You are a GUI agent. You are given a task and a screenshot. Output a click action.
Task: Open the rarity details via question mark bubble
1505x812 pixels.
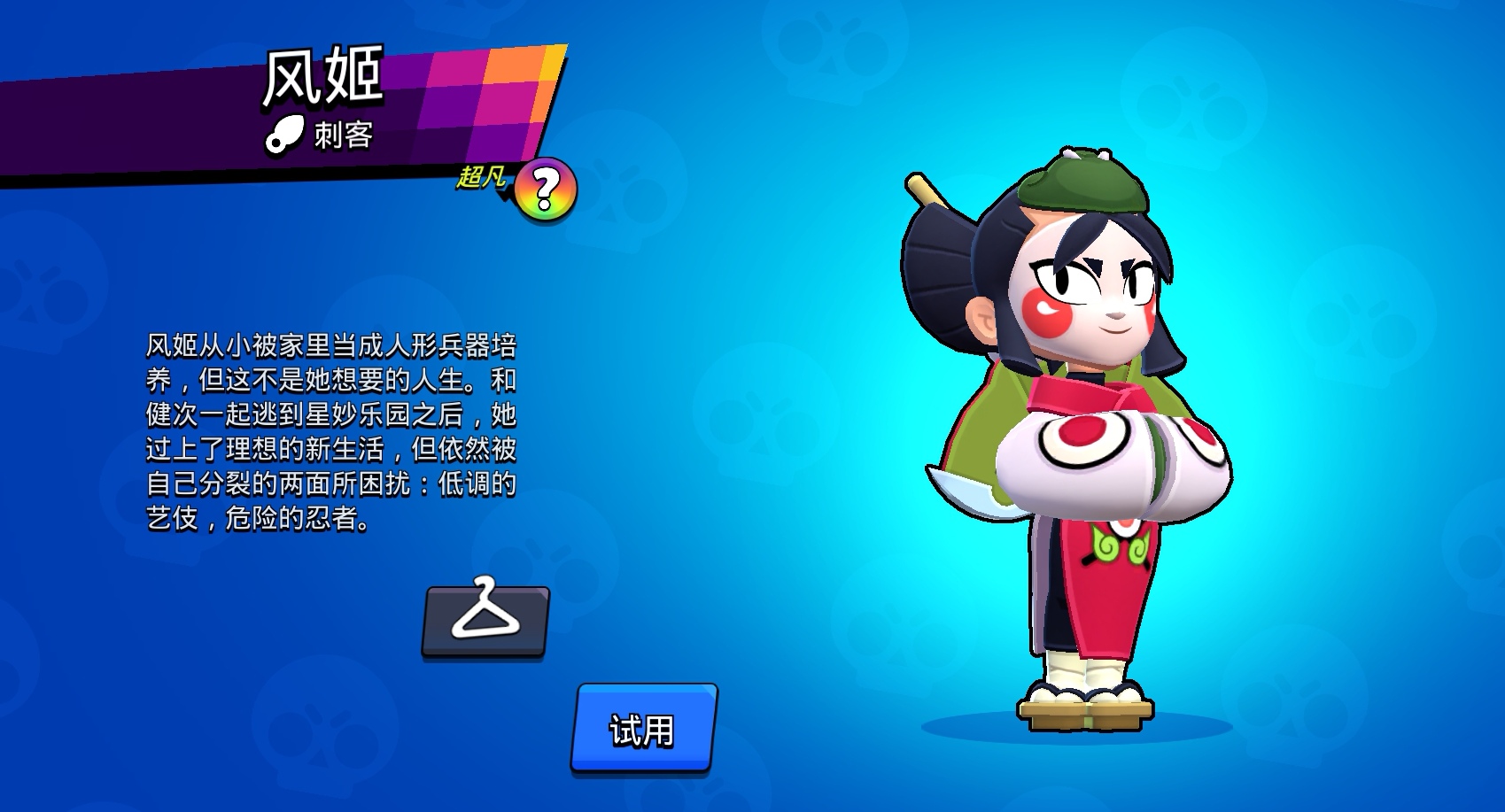click(x=547, y=188)
